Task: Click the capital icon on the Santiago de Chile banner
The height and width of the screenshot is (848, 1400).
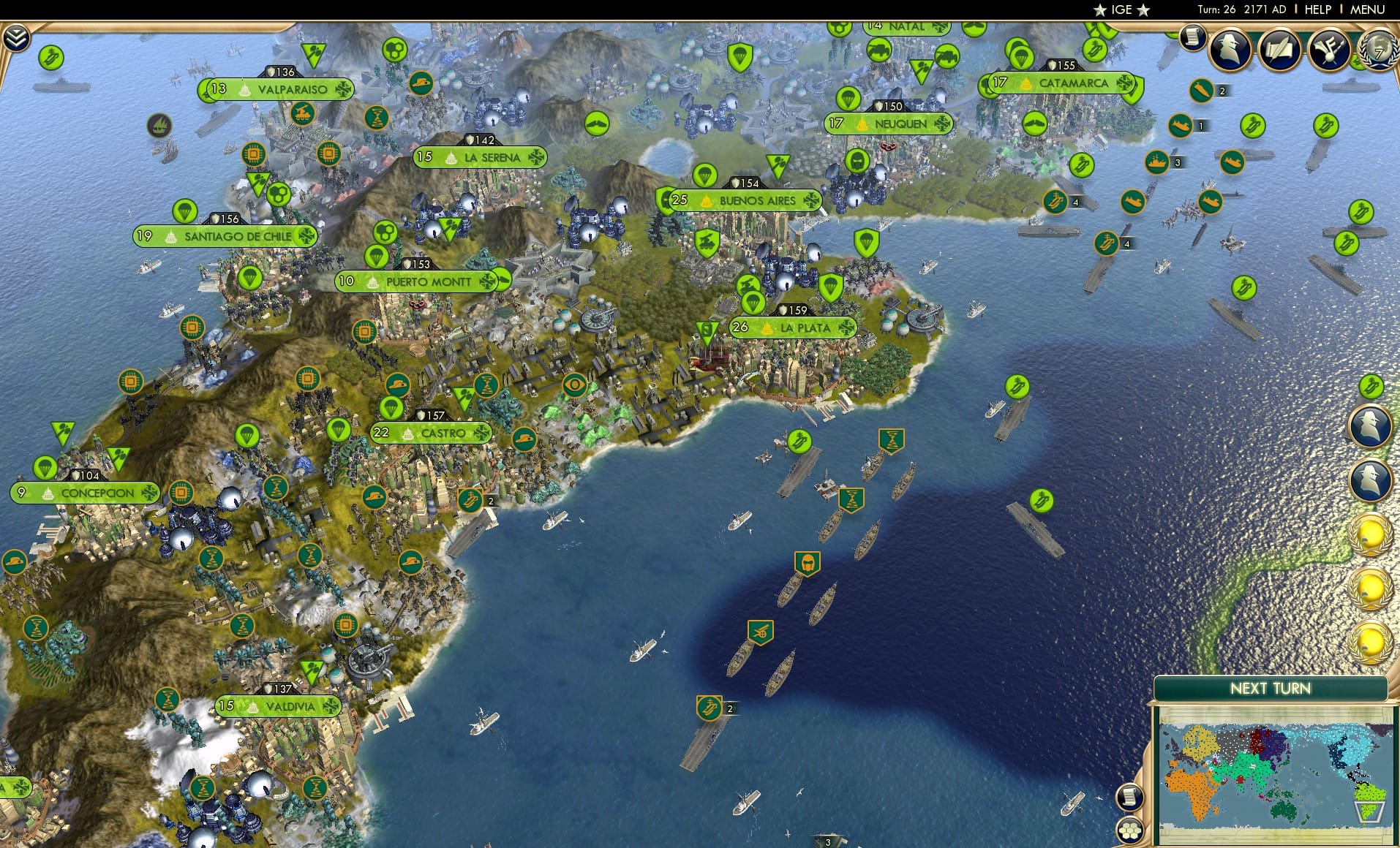Action: click(x=170, y=236)
